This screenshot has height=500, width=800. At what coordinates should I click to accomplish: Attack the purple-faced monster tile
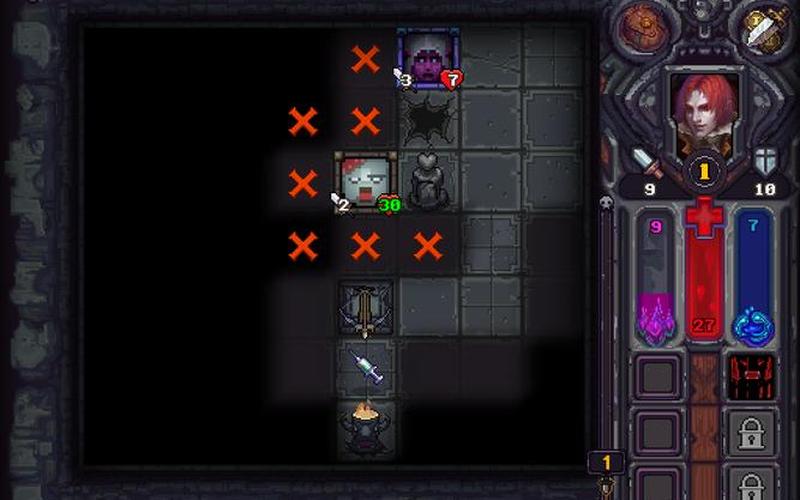tap(428, 56)
